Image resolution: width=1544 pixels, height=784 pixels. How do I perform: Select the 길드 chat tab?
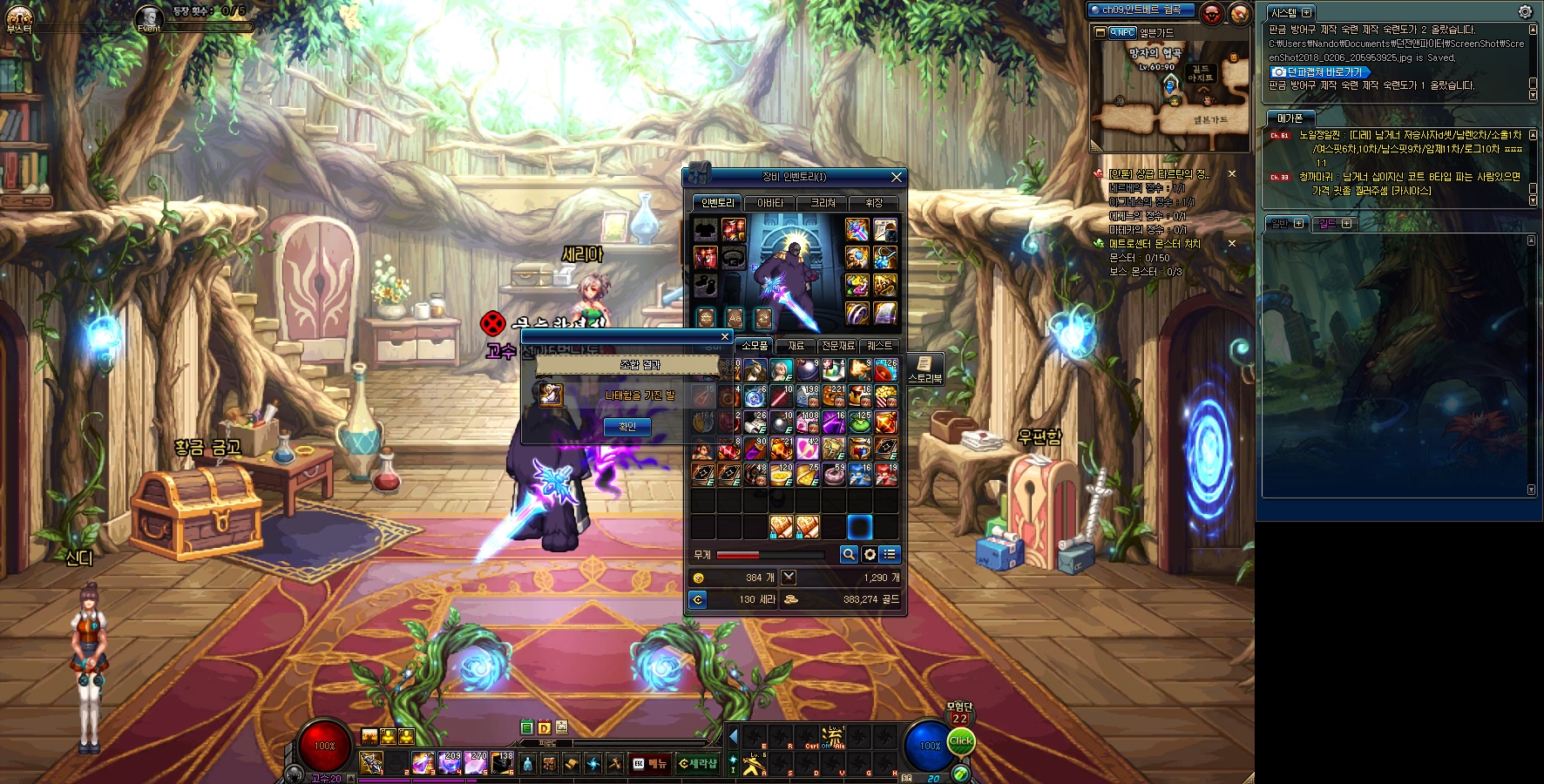click(1334, 224)
